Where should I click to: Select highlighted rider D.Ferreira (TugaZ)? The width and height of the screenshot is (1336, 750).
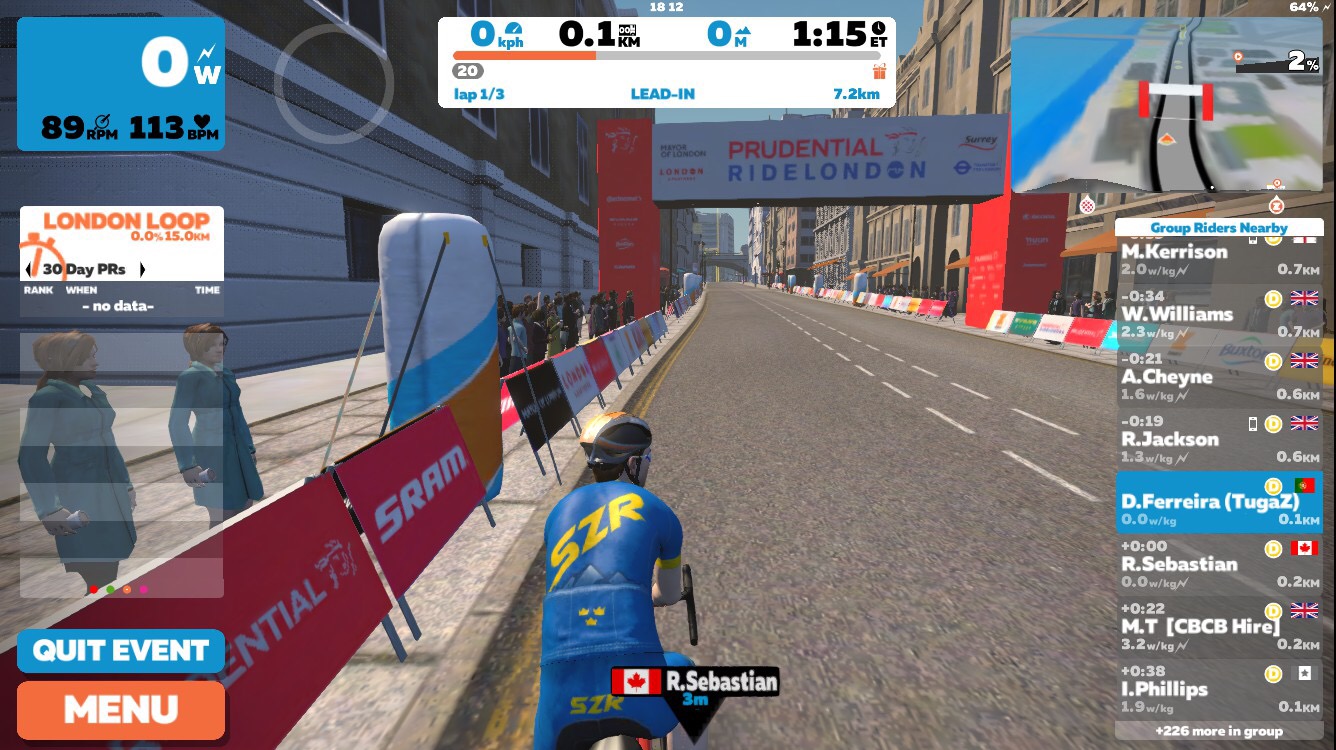pyautogui.click(x=1218, y=502)
